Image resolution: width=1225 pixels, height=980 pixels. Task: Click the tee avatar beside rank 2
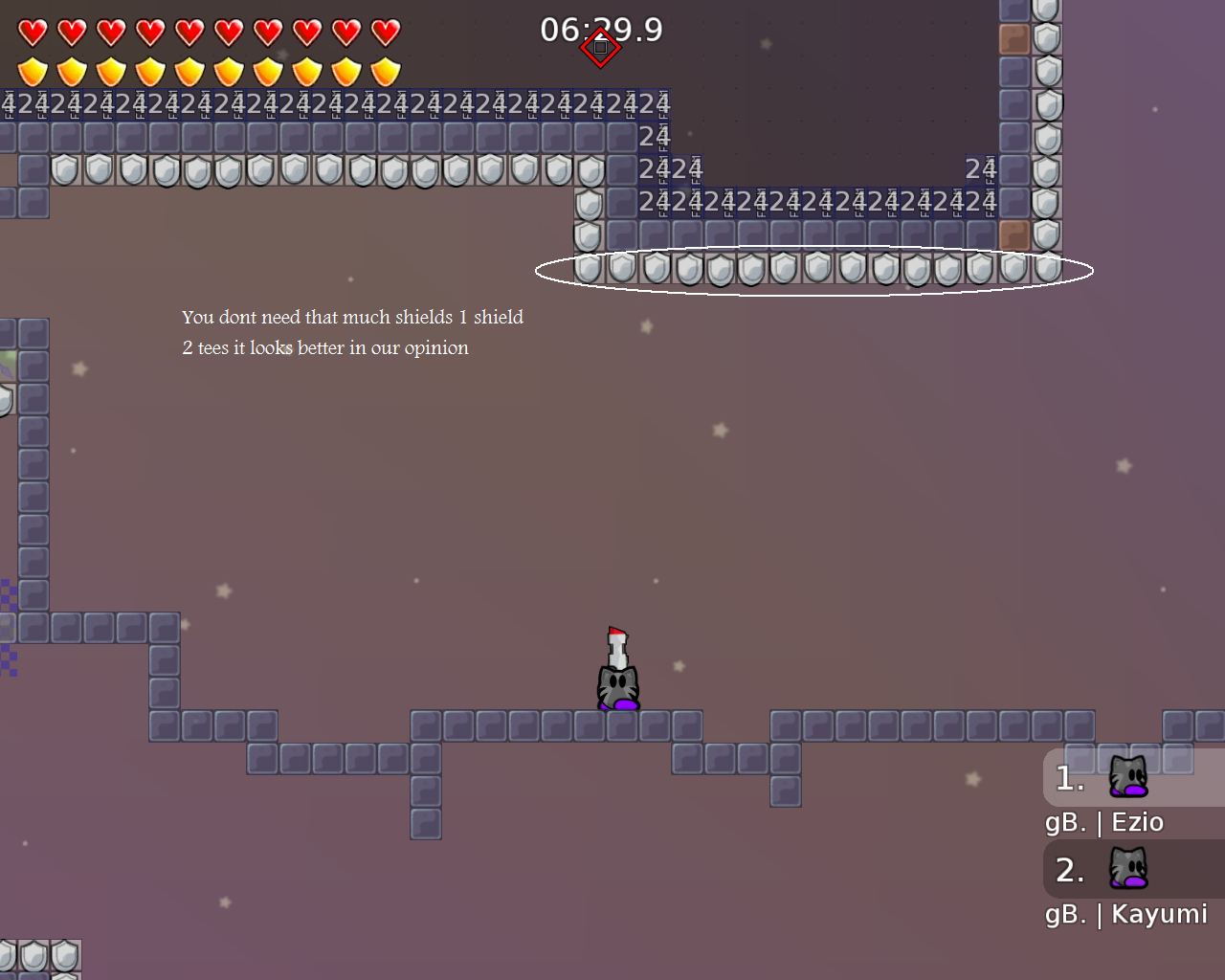click(1129, 869)
